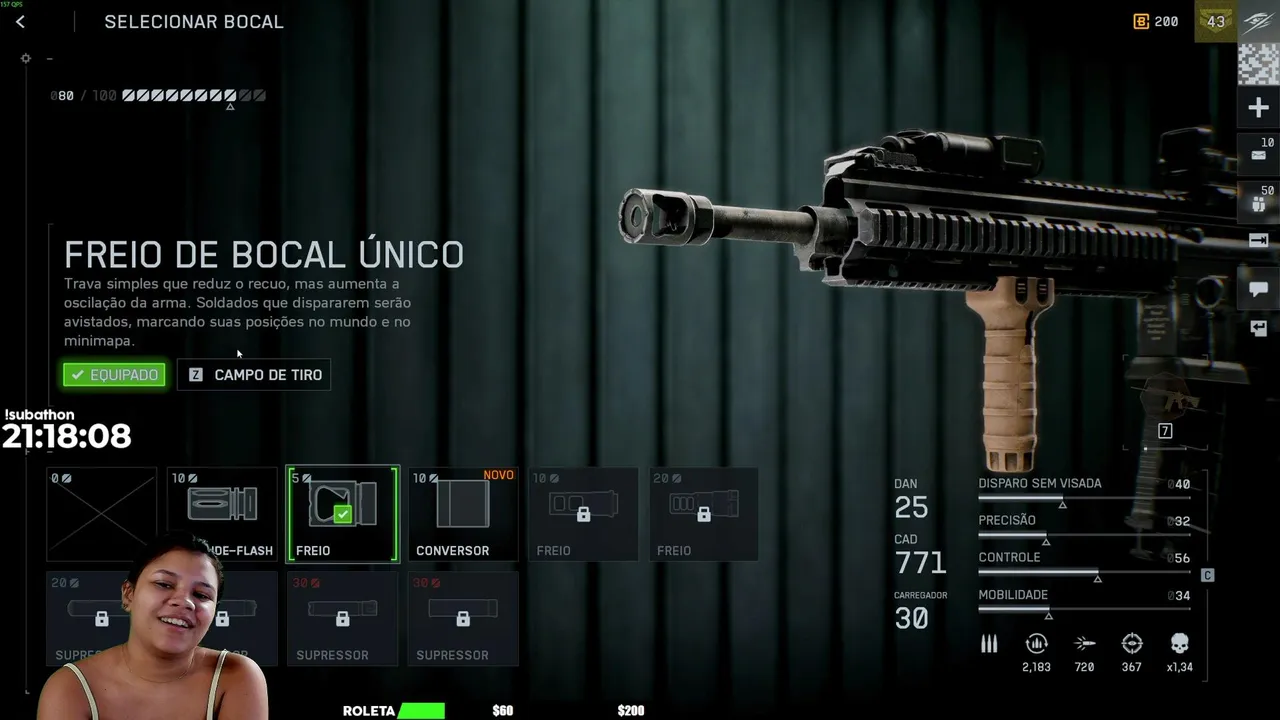1280x720 pixels.
Task: Click the arrow-to-bar sidebar icon
Action: (1258, 241)
